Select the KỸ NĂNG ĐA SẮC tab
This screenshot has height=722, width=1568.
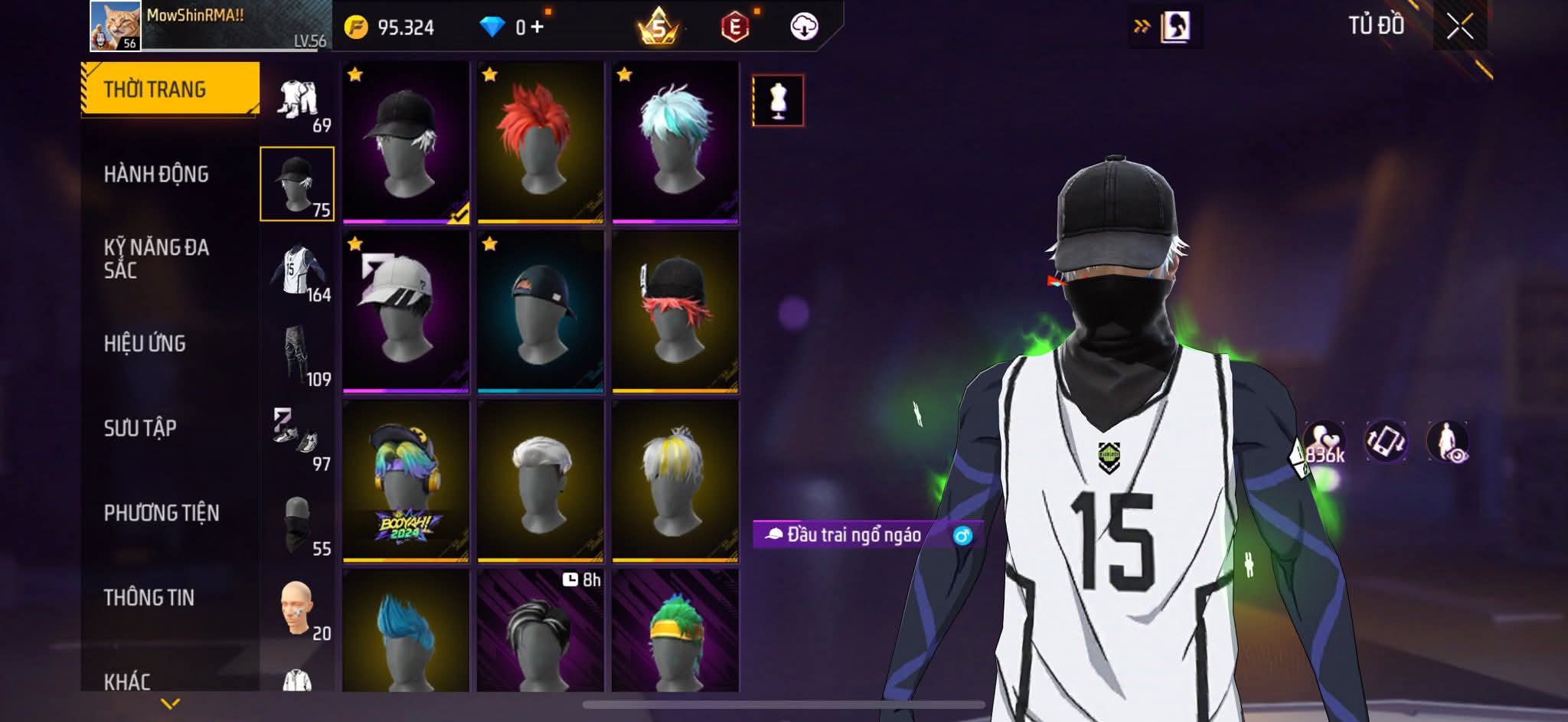point(156,259)
